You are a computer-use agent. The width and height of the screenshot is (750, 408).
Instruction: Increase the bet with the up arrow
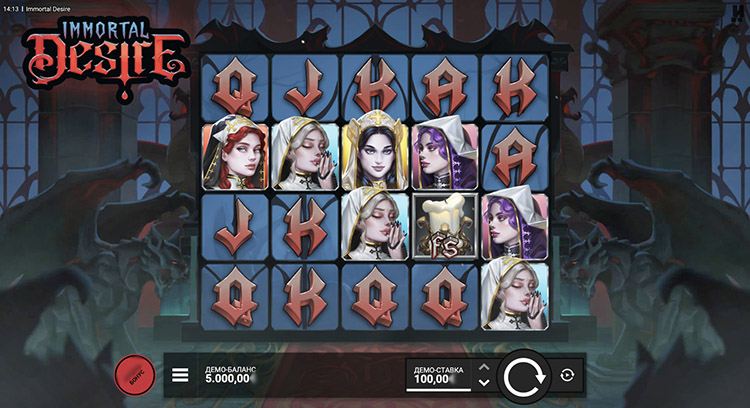tap(484, 367)
